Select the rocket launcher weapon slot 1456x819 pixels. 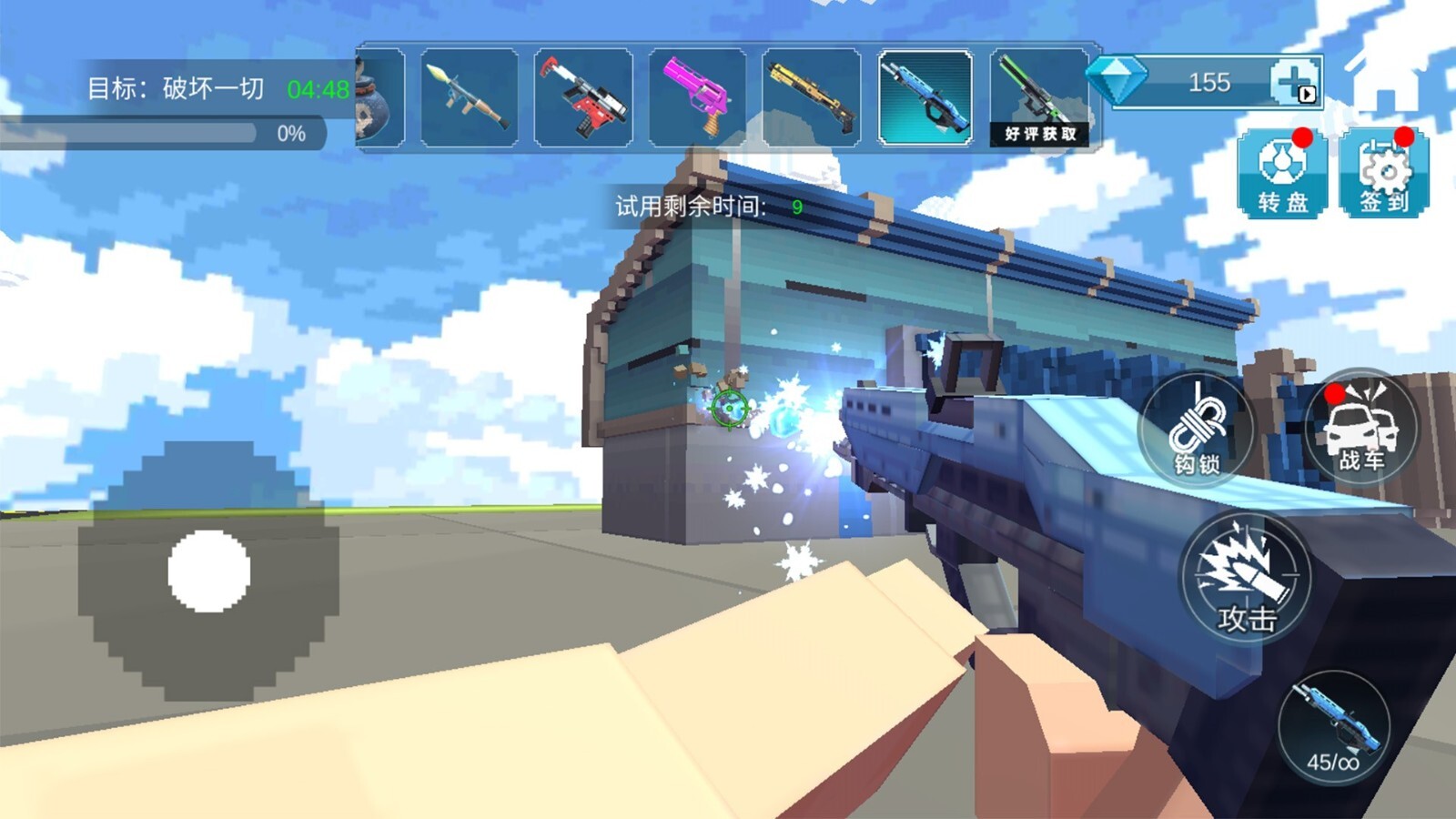pos(470,98)
